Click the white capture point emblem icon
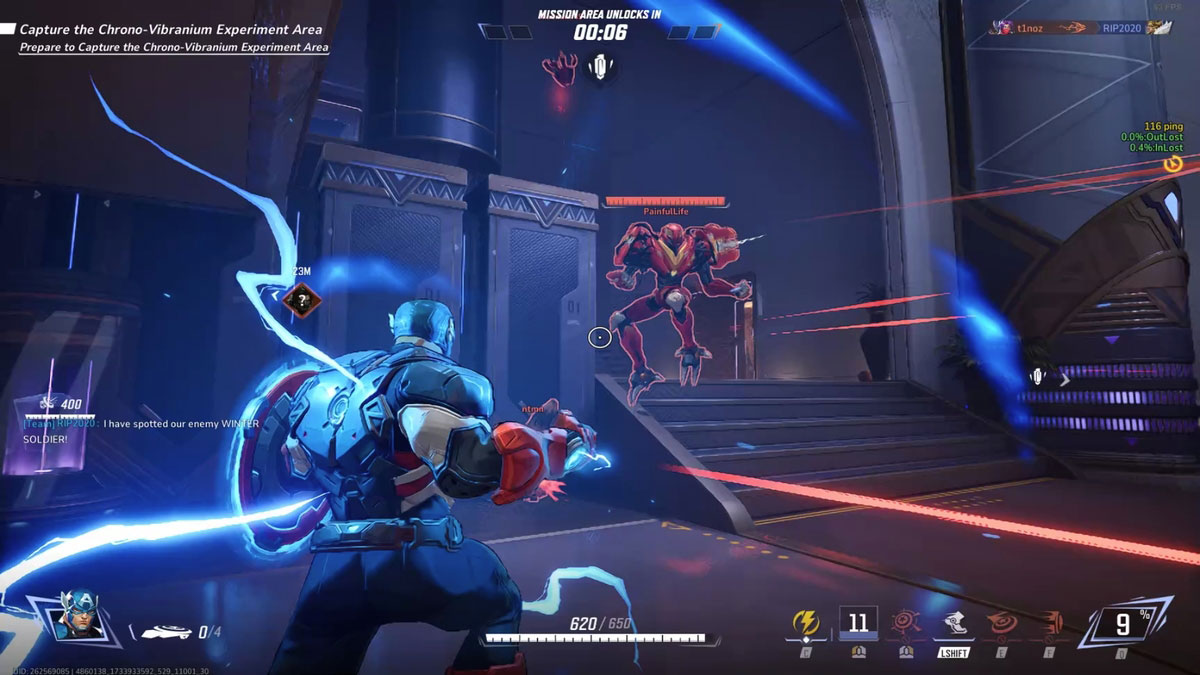 click(600, 68)
